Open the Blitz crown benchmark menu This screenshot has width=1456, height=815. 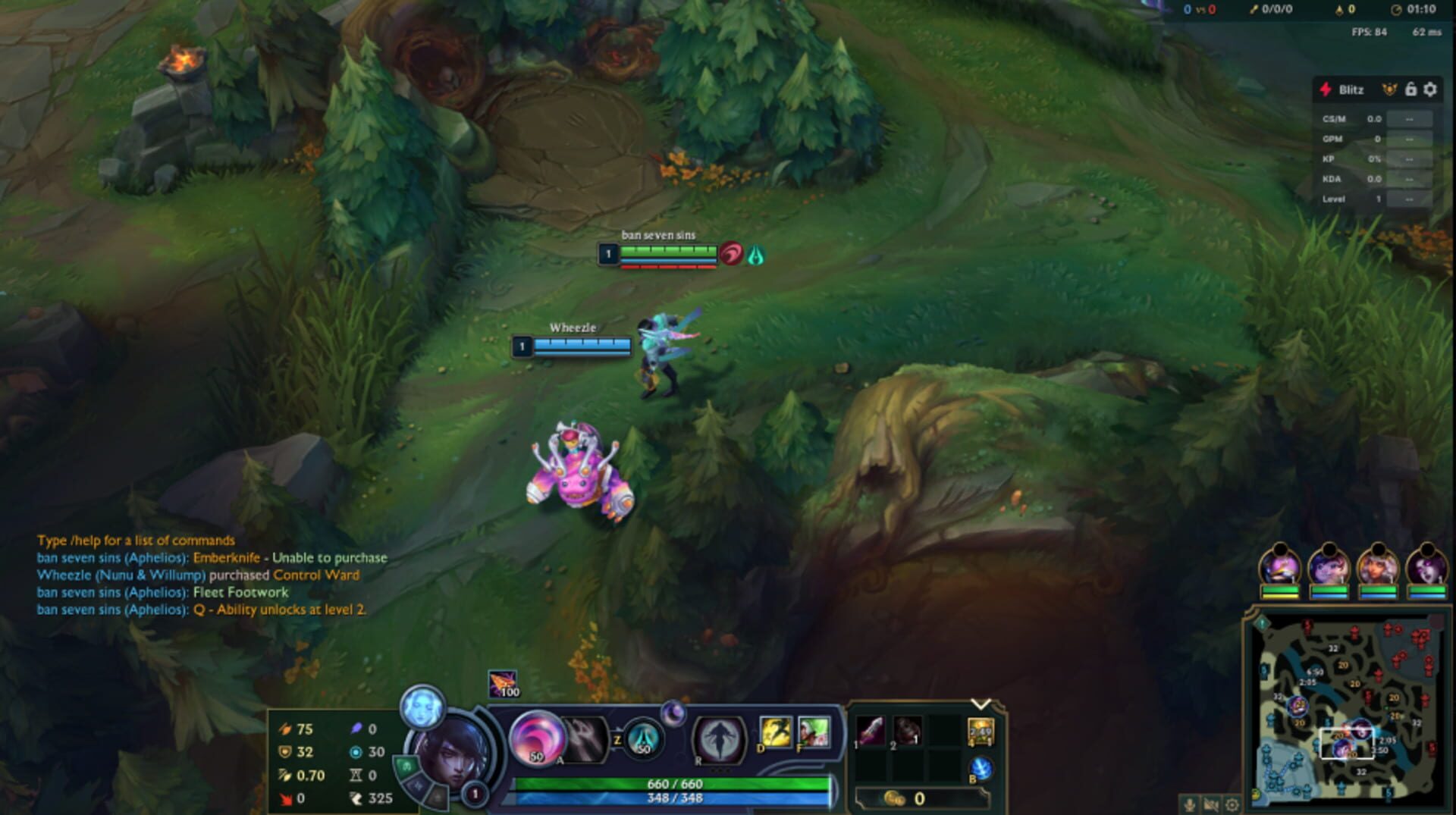click(x=1390, y=89)
